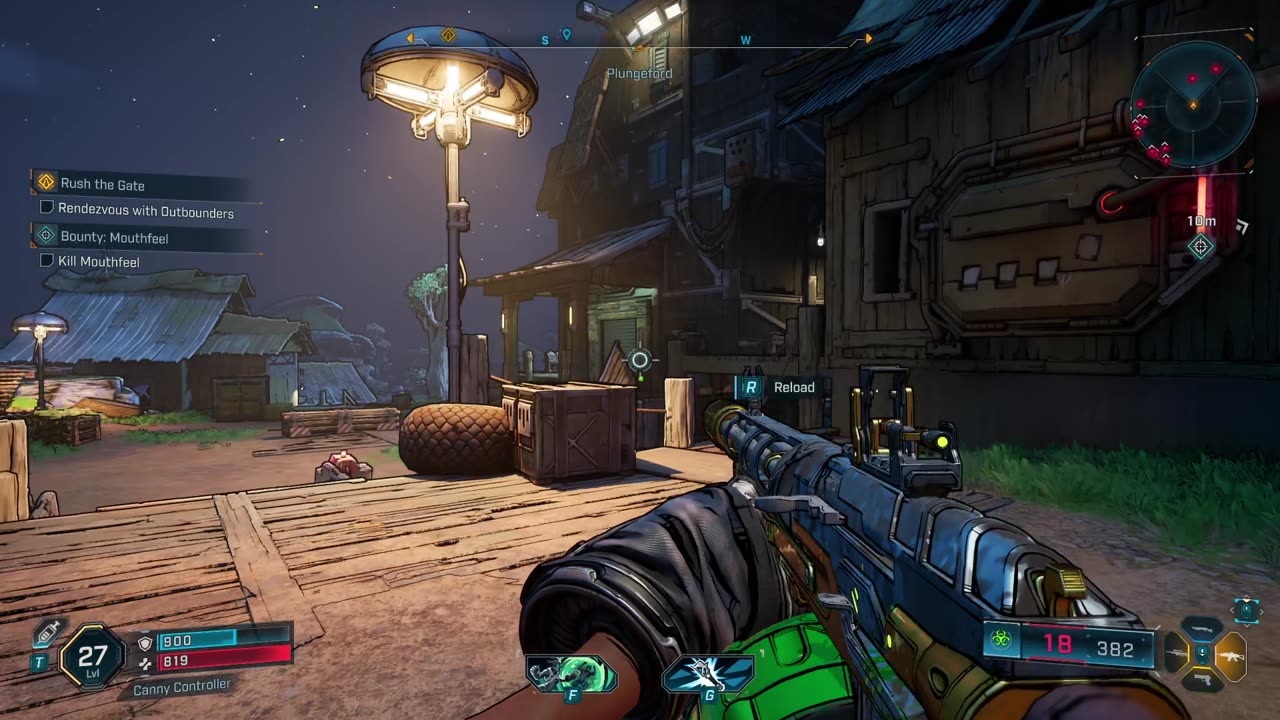Check the Kill Mouthfeel objective box
1280x720 pixels.
coord(46,261)
